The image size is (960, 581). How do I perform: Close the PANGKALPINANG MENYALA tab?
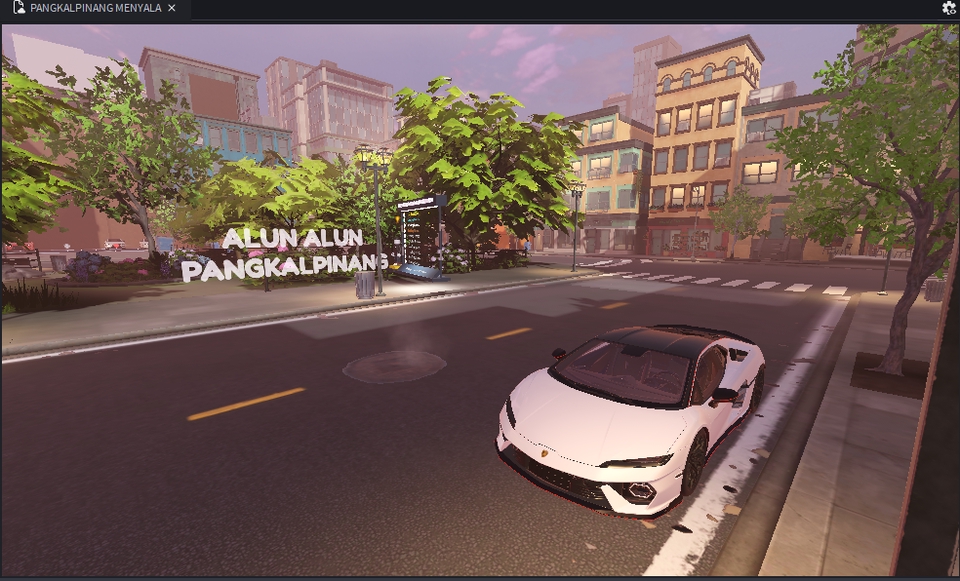tap(172, 8)
